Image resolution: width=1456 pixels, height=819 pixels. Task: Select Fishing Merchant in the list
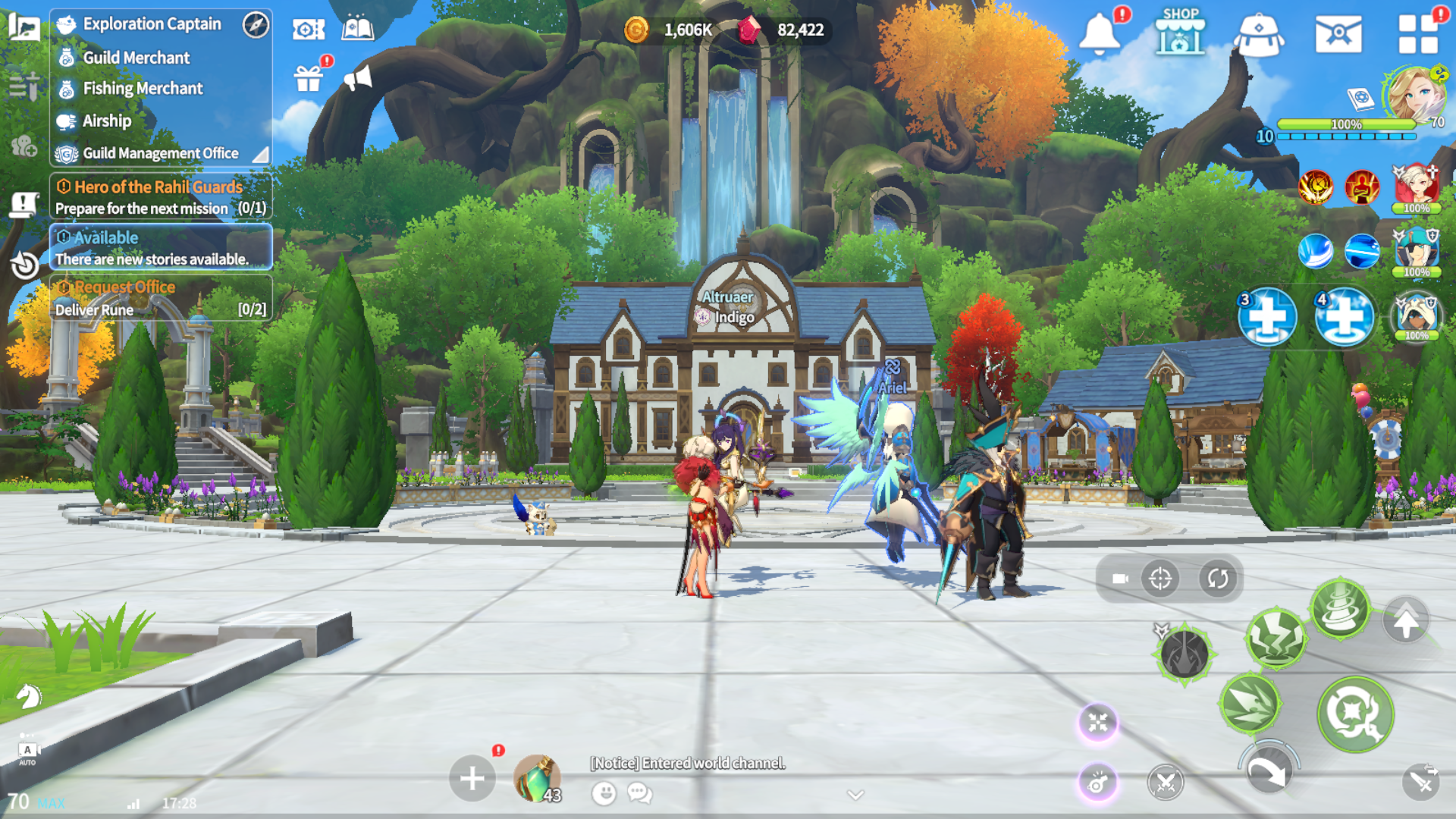(143, 89)
